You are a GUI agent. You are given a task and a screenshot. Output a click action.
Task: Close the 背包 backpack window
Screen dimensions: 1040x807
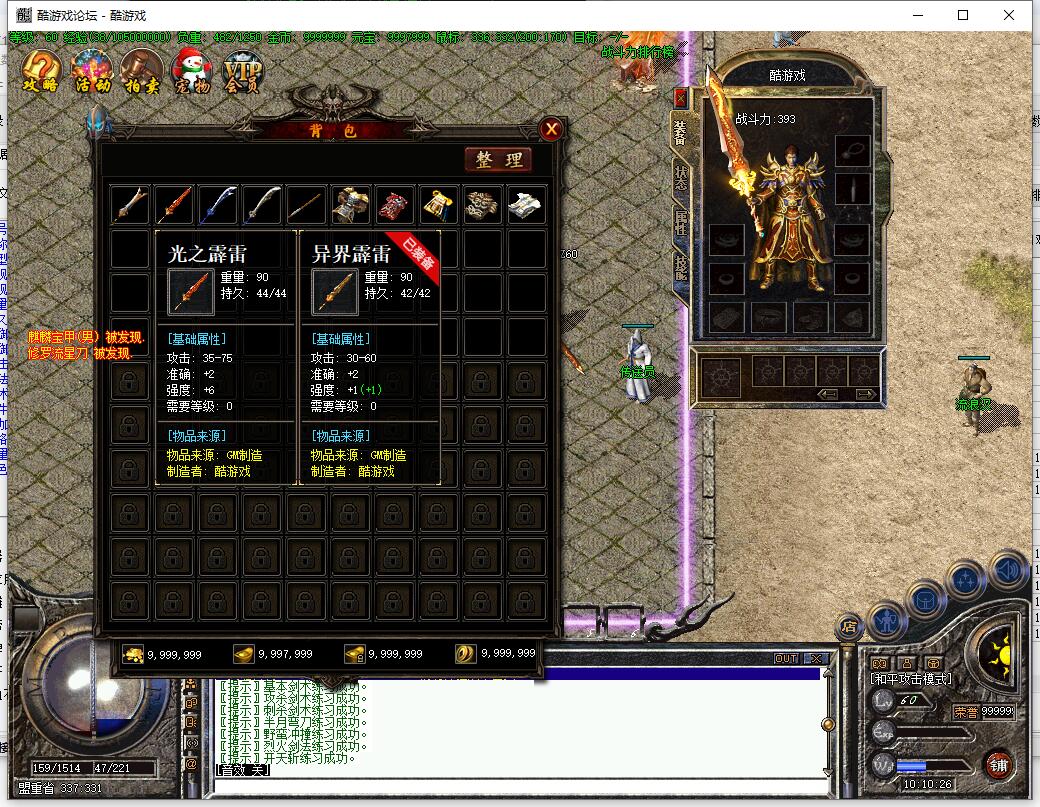pyautogui.click(x=551, y=129)
